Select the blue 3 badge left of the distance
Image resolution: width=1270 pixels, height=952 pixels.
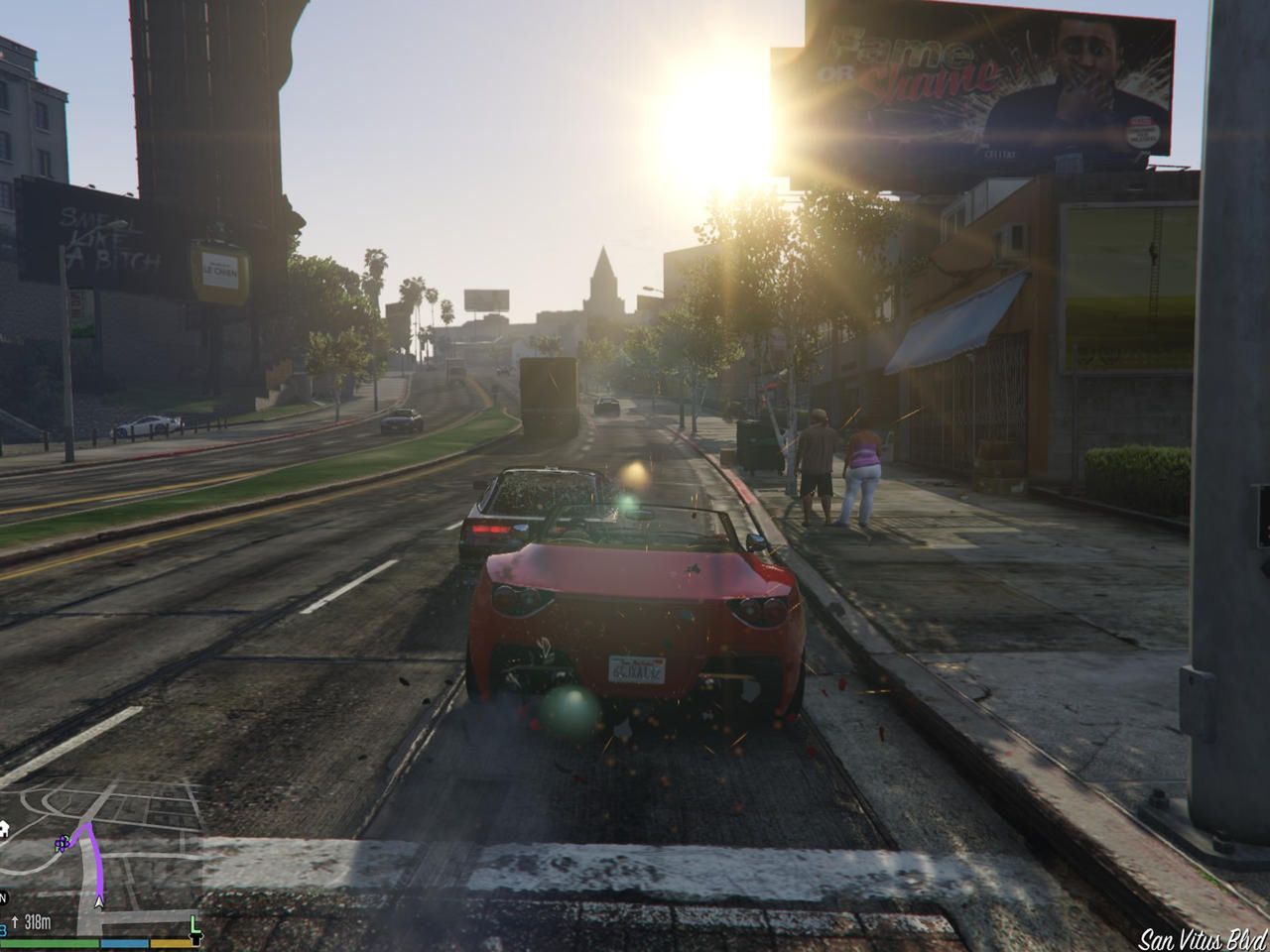point(3,928)
